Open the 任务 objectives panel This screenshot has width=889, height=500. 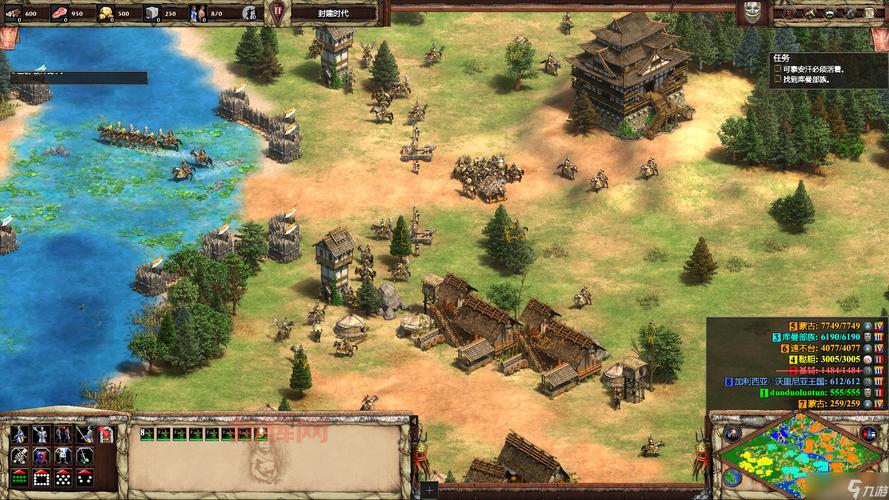pyautogui.click(x=781, y=57)
